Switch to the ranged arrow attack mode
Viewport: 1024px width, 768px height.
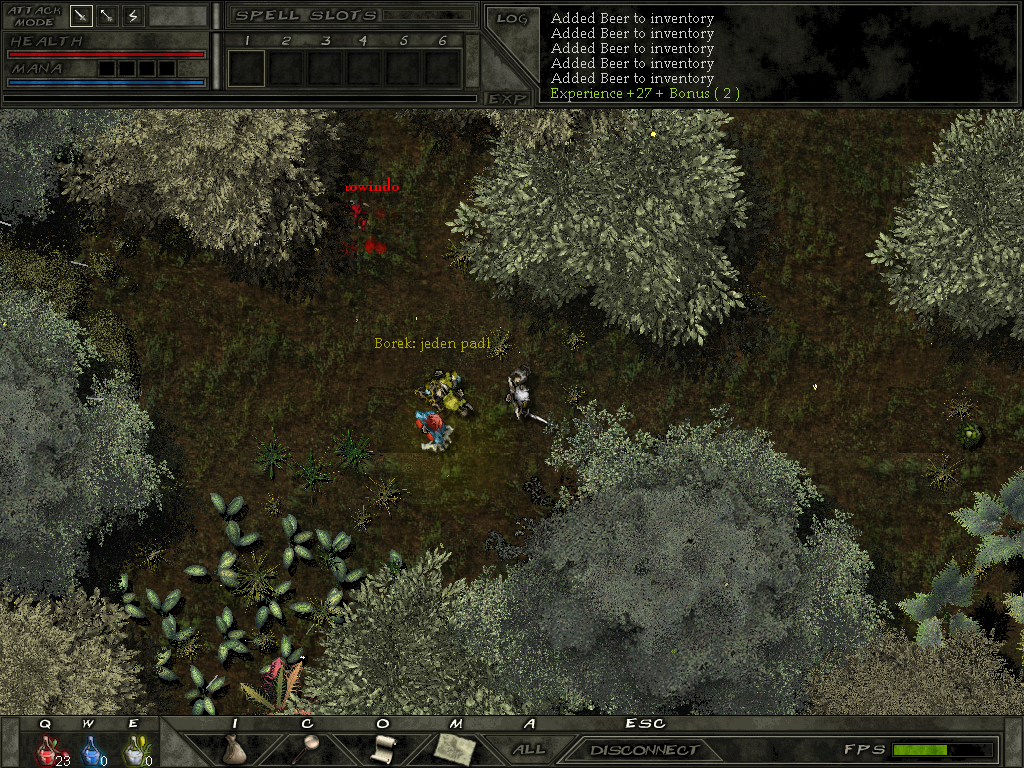(x=107, y=16)
